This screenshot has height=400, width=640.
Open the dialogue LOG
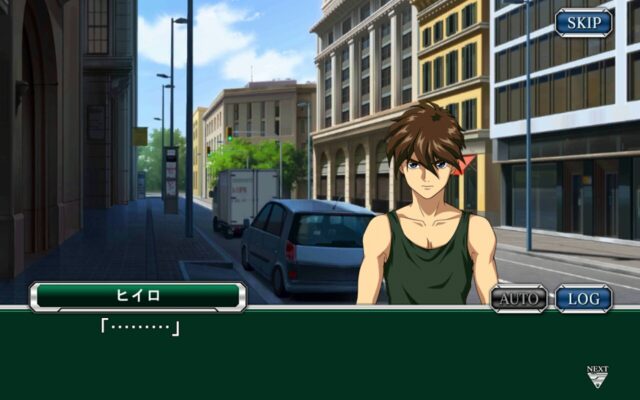tap(584, 298)
